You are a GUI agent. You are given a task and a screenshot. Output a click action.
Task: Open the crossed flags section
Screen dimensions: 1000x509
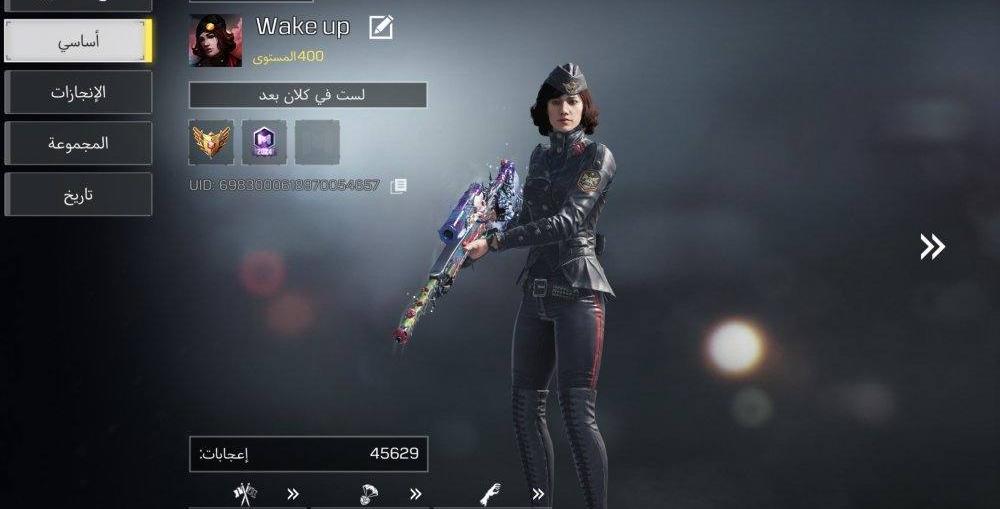coord(245,493)
